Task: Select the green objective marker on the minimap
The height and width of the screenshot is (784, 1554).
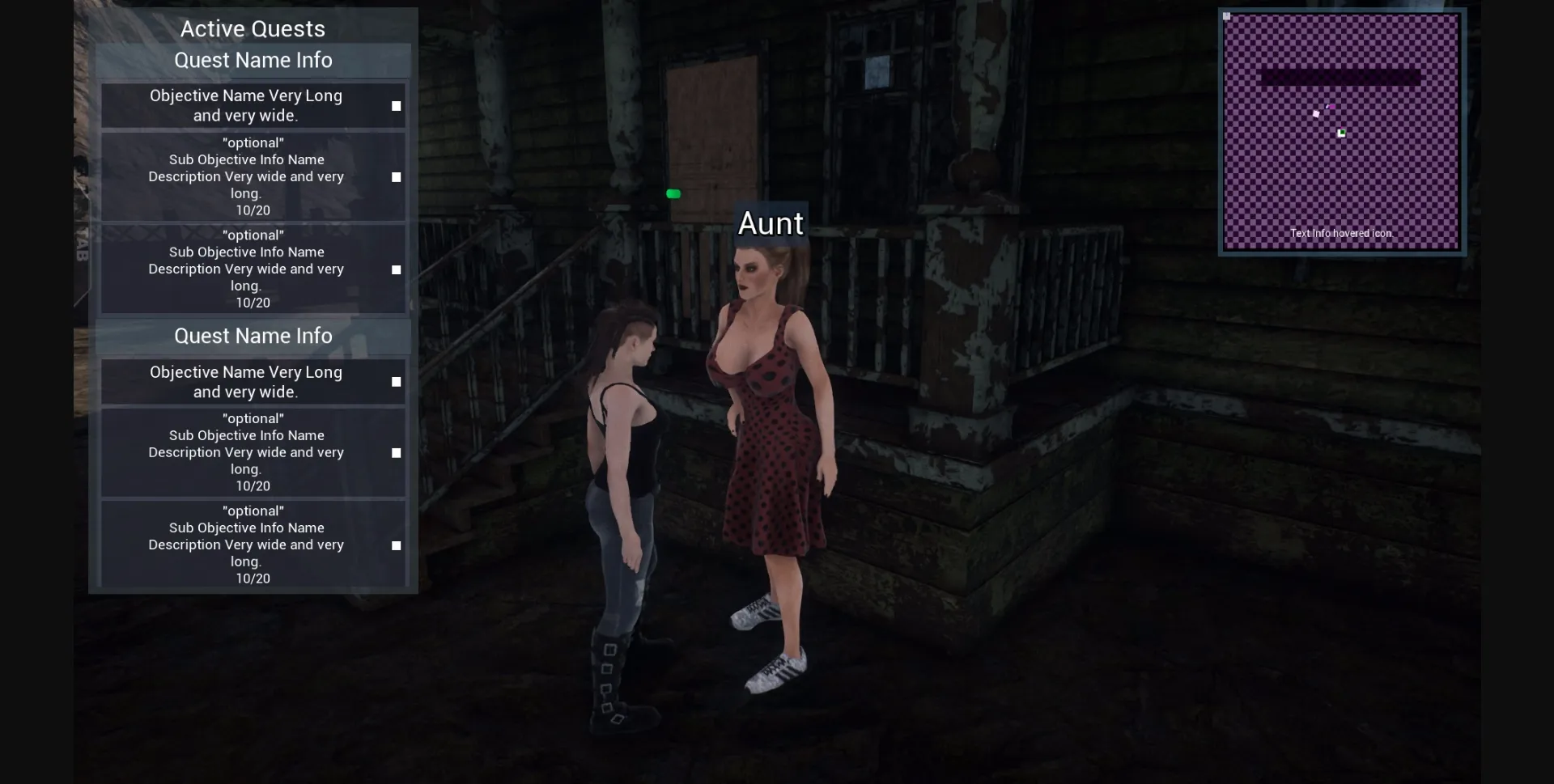Action: [1341, 133]
